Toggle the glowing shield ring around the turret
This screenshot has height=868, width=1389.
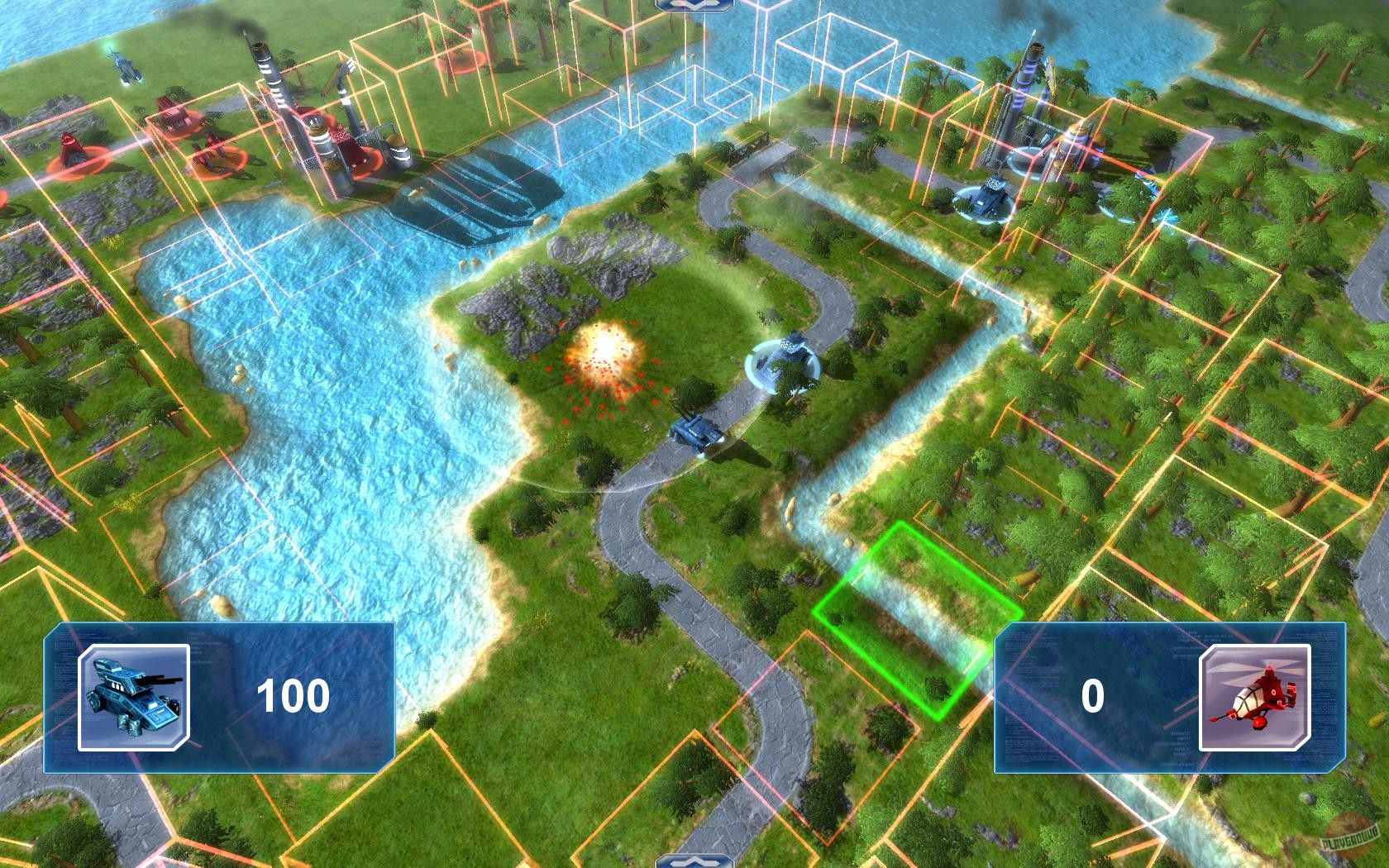point(777,368)
